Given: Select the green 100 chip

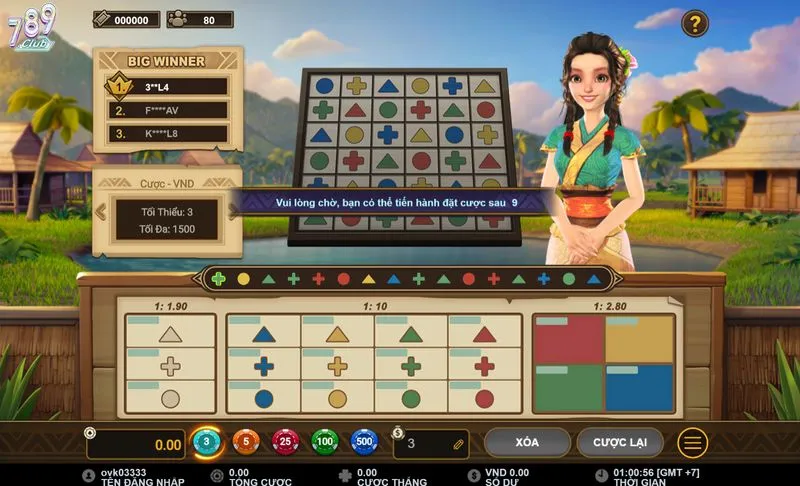Looking at the screenshot, I should 325,441.
